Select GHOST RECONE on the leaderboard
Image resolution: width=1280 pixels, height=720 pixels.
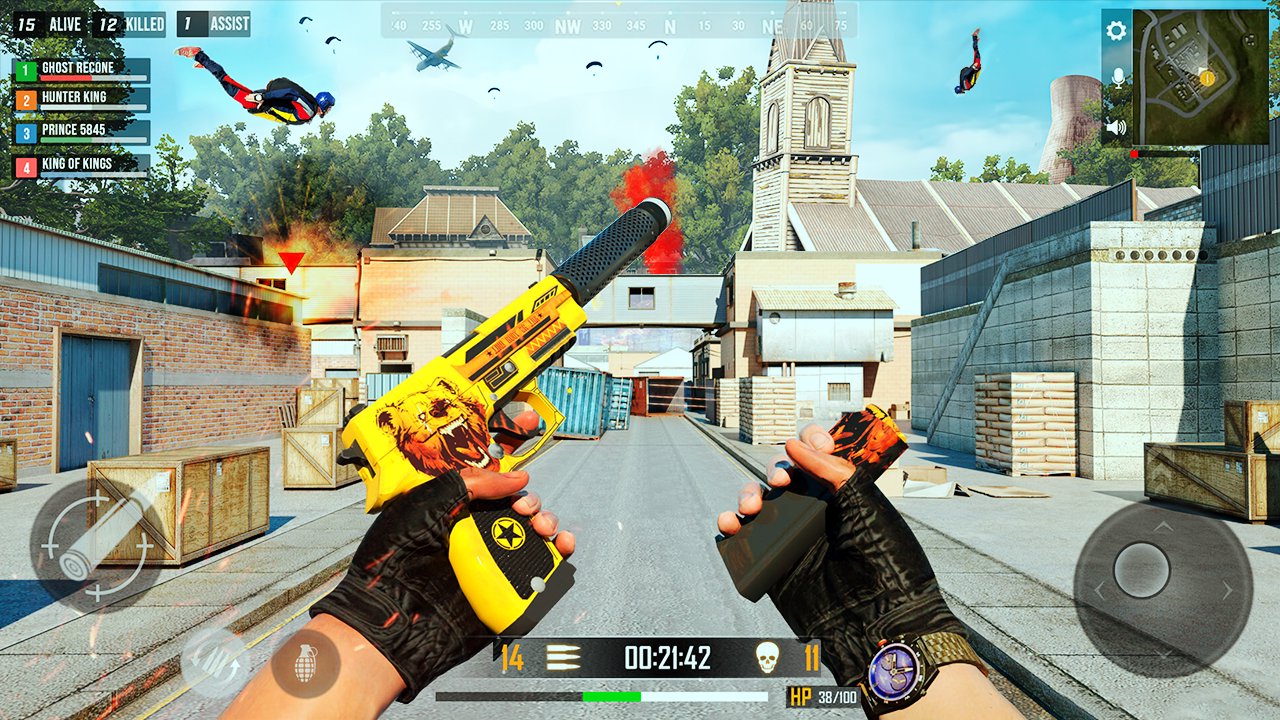point(80,68)
